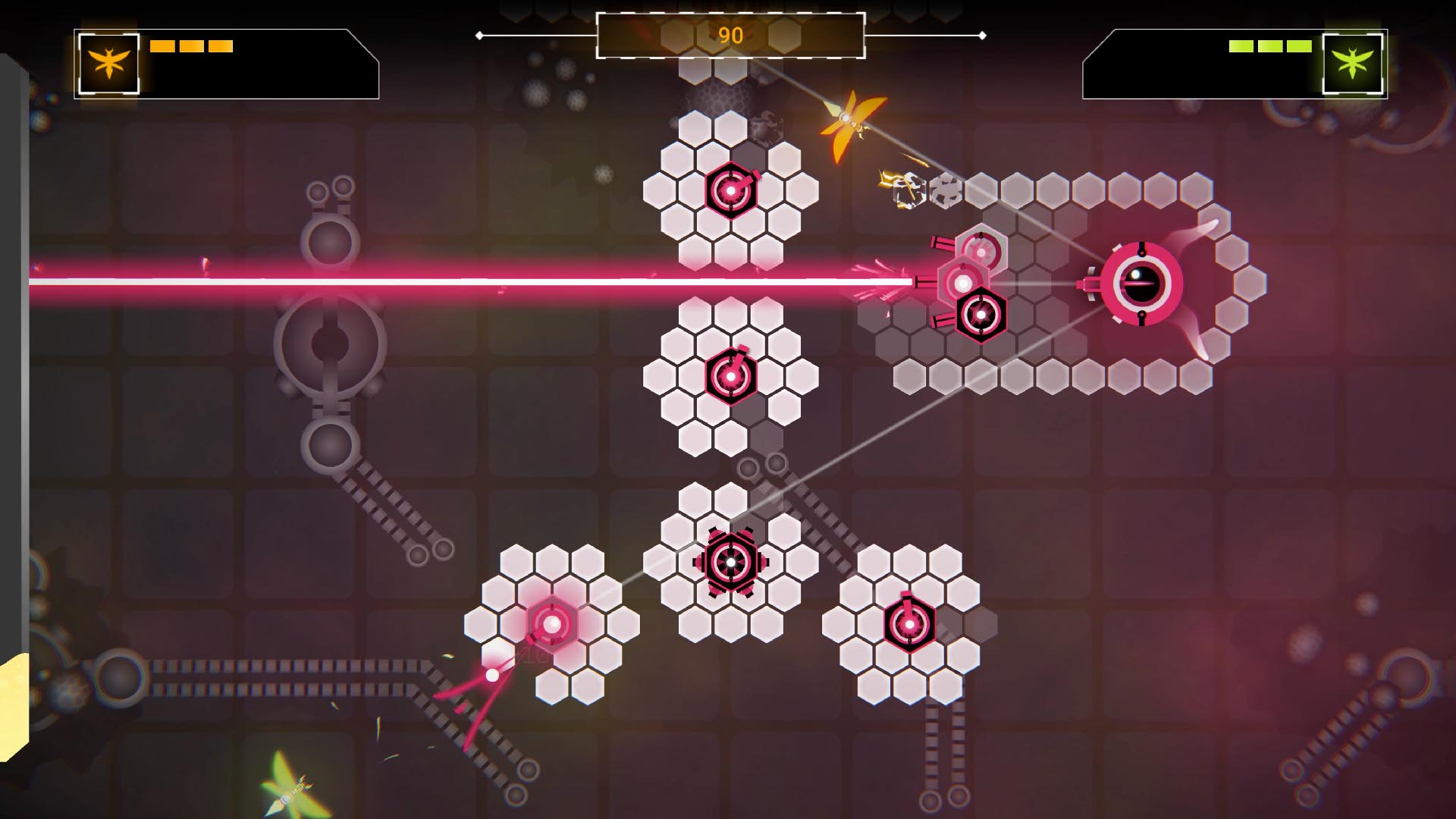Click the pink eye boss turret
This screenshot has height=819, width=1456.
click(x=1144, y=282)
